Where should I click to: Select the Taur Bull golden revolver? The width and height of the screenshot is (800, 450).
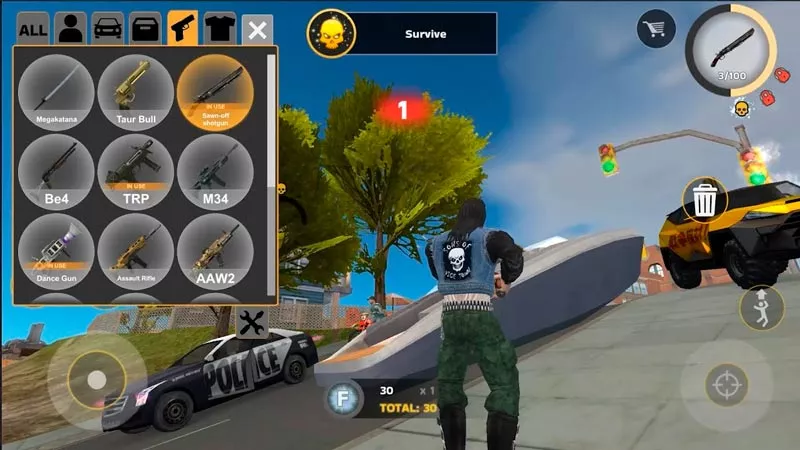136,90
